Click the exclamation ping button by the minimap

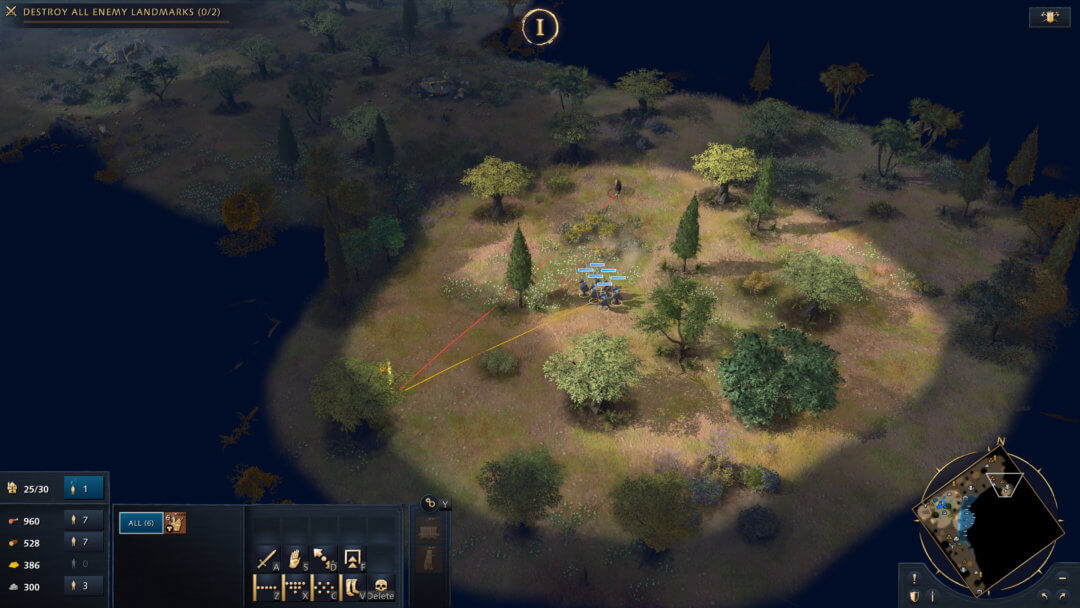coord(914,578)
